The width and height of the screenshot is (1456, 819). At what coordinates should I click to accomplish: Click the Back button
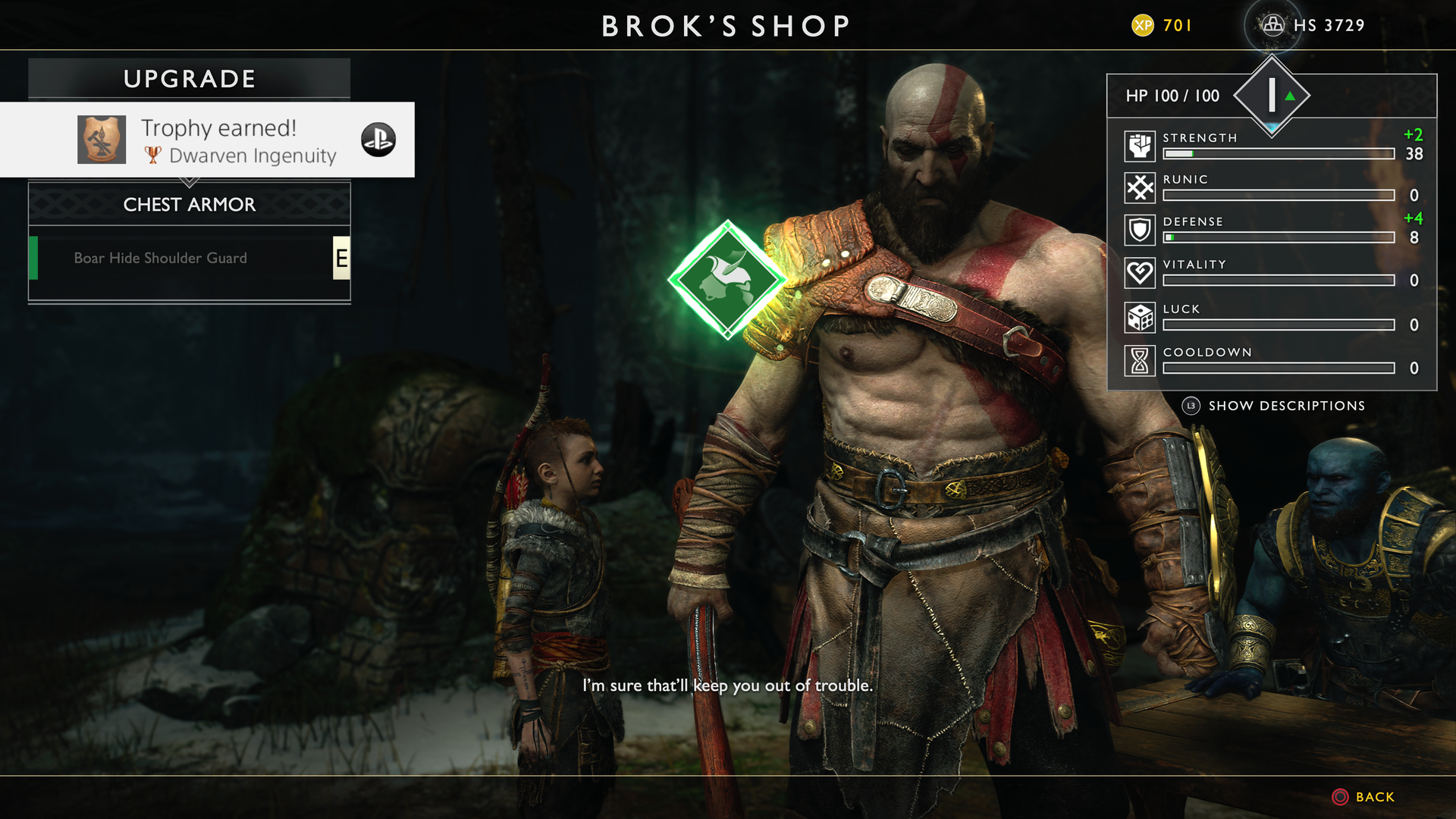coord(1363,797)
